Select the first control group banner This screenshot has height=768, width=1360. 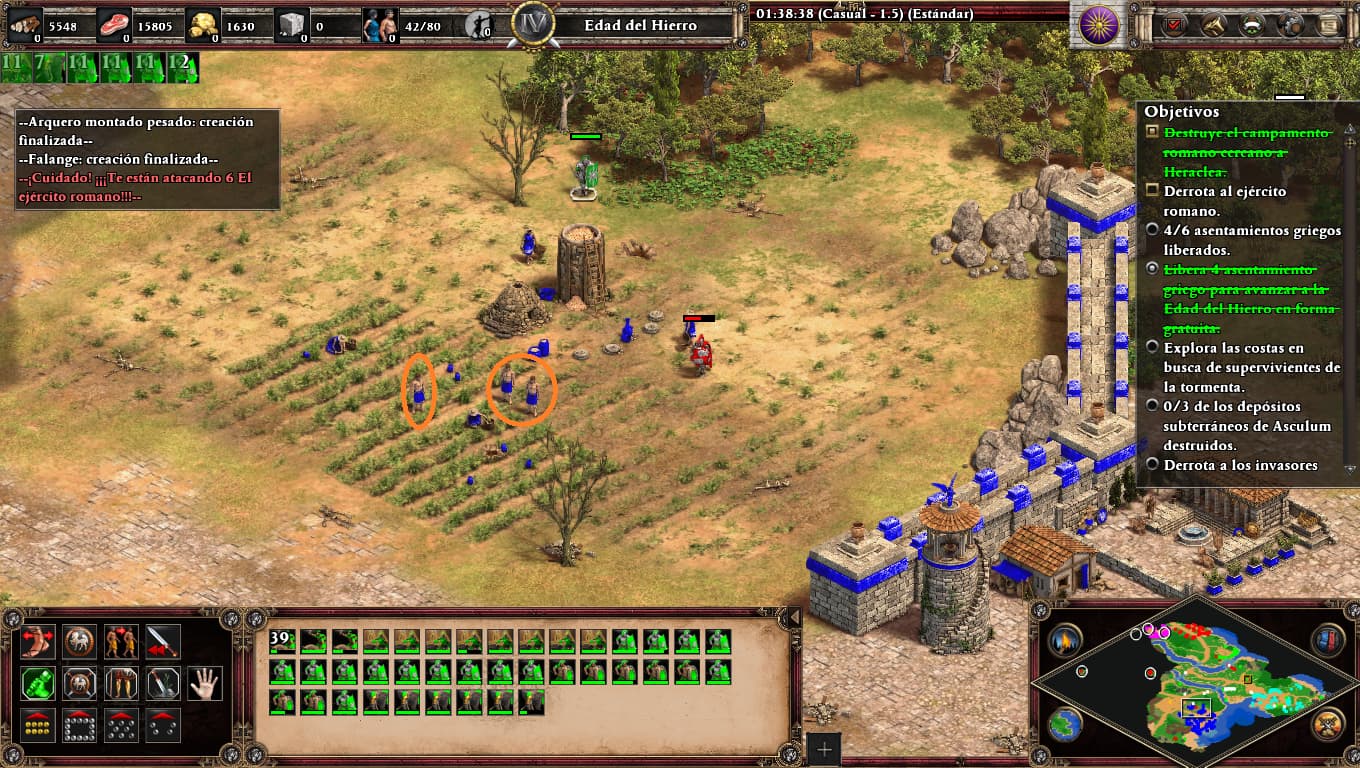(14, 68)
